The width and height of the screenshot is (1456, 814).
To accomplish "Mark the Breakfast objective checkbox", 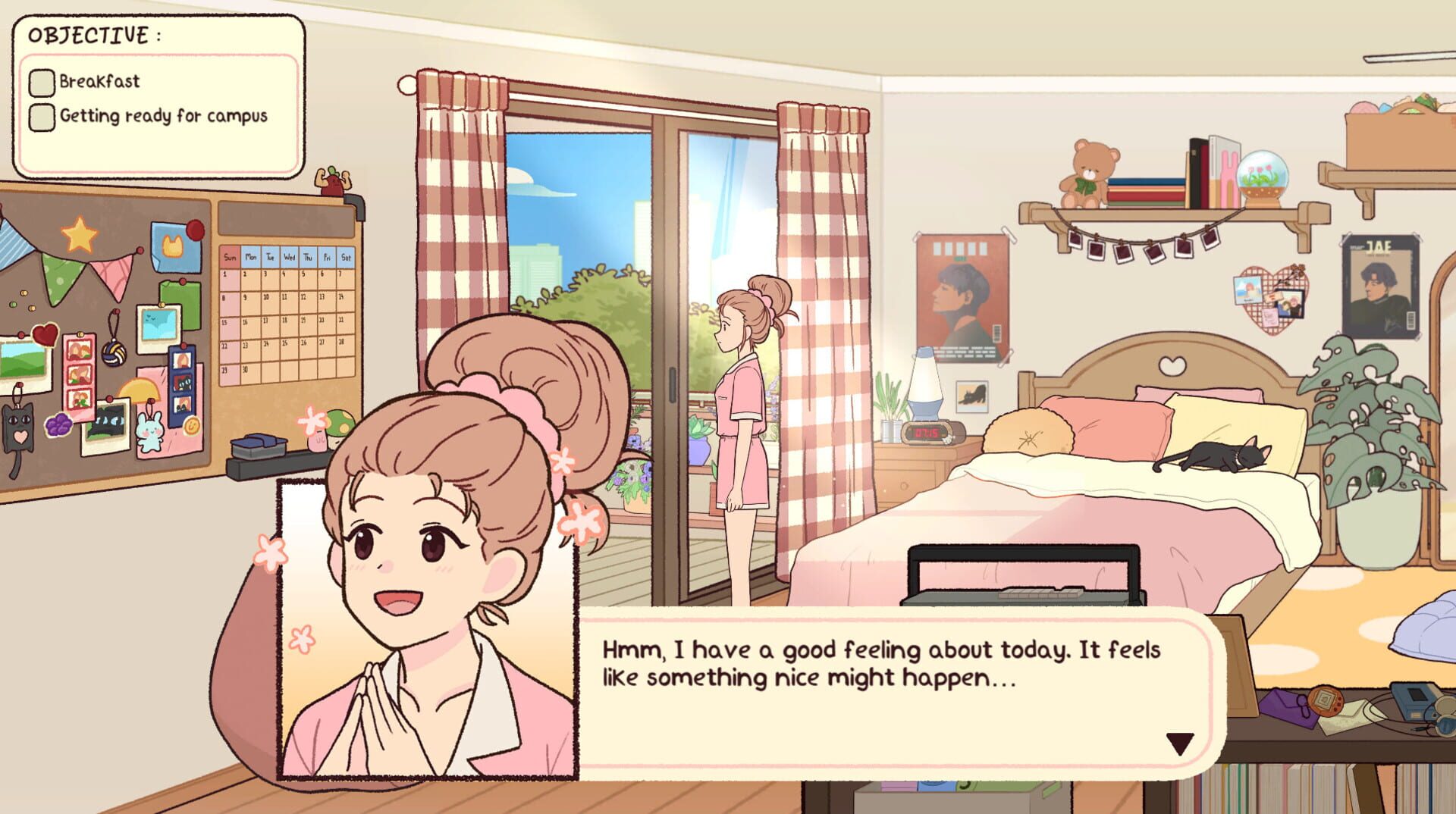I will [x=41, y=82].
